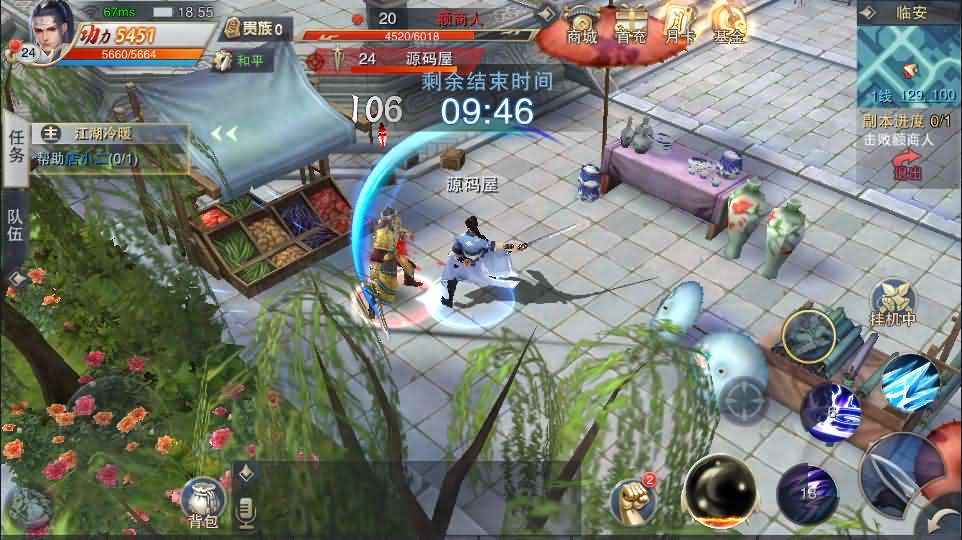Switch to the 队伍 team tab
The height and width of the screenshot is (540, 962).
(15, 223)
